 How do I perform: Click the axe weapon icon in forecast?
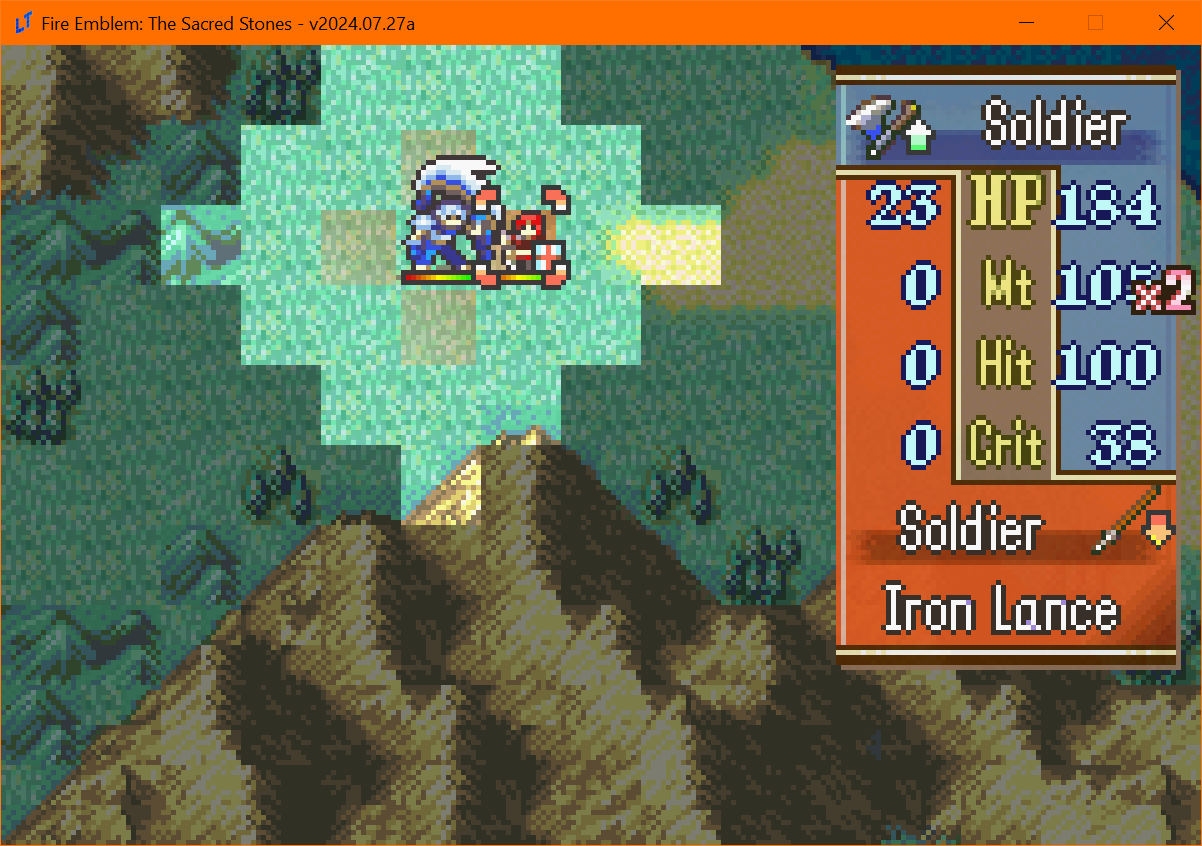tap(870, 128)
